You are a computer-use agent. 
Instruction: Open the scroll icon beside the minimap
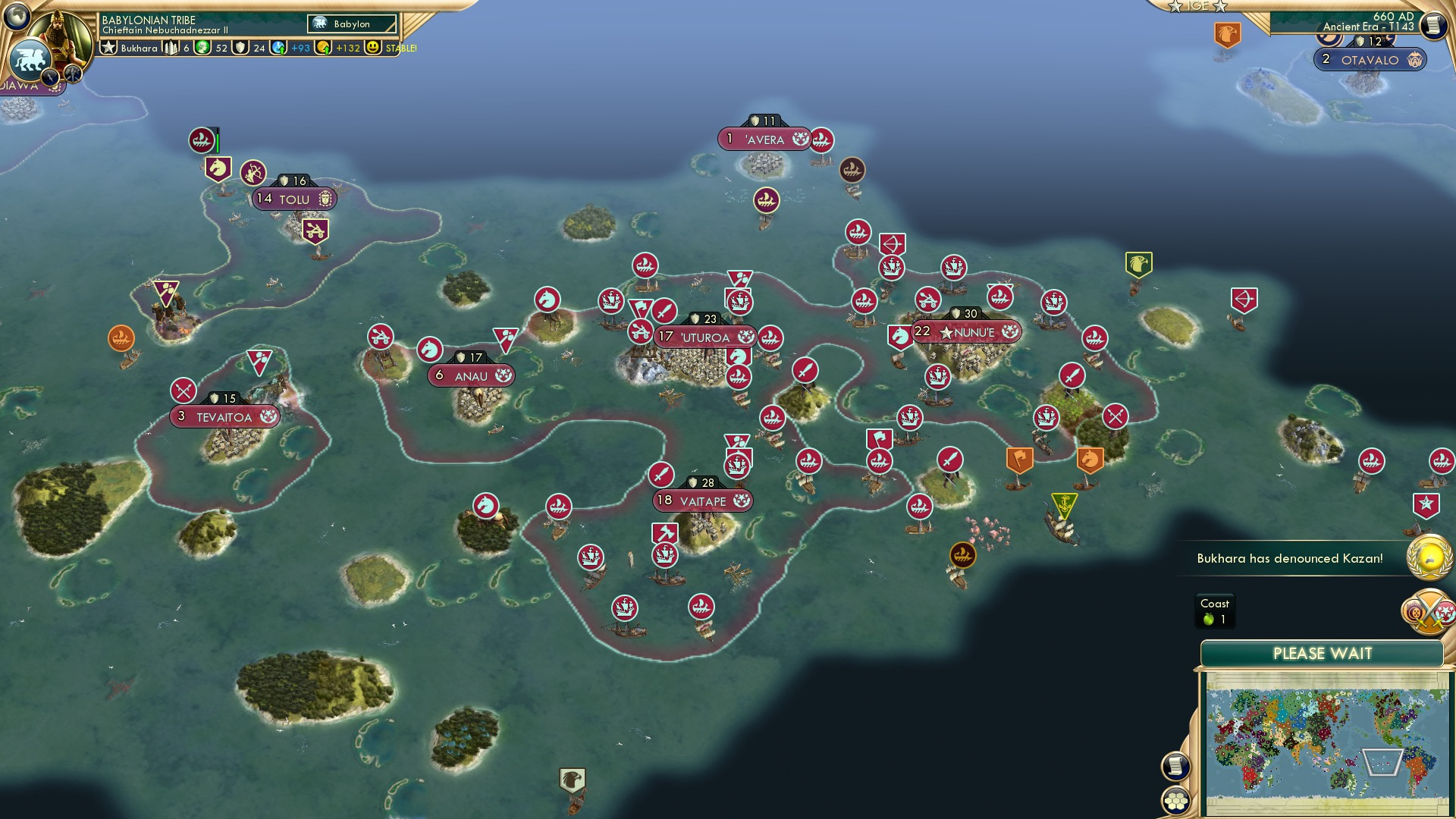(1175, 766)
